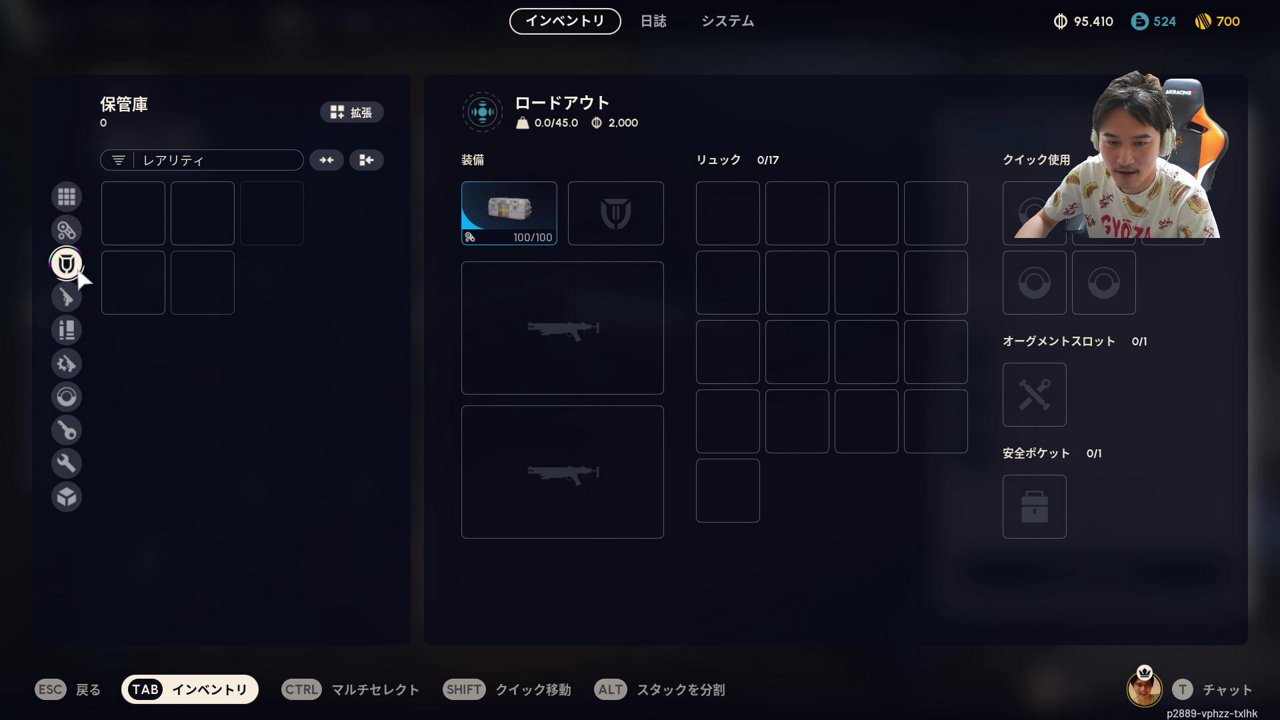Image resolution: width=1280 pixels, height=720 pixels.
Task: Select the pistol weapons category filter
Action: (x=66, y=296)
